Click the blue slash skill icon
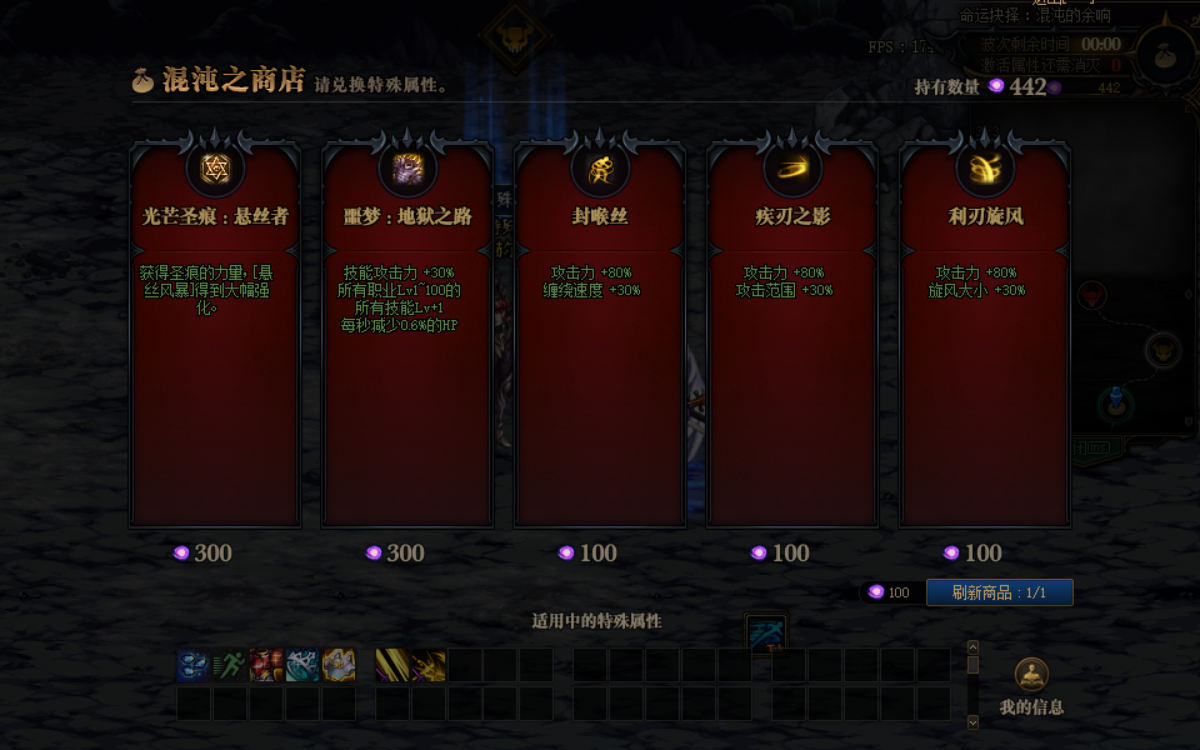This screenshot has width=1200, height=750. tap(766, 635)
